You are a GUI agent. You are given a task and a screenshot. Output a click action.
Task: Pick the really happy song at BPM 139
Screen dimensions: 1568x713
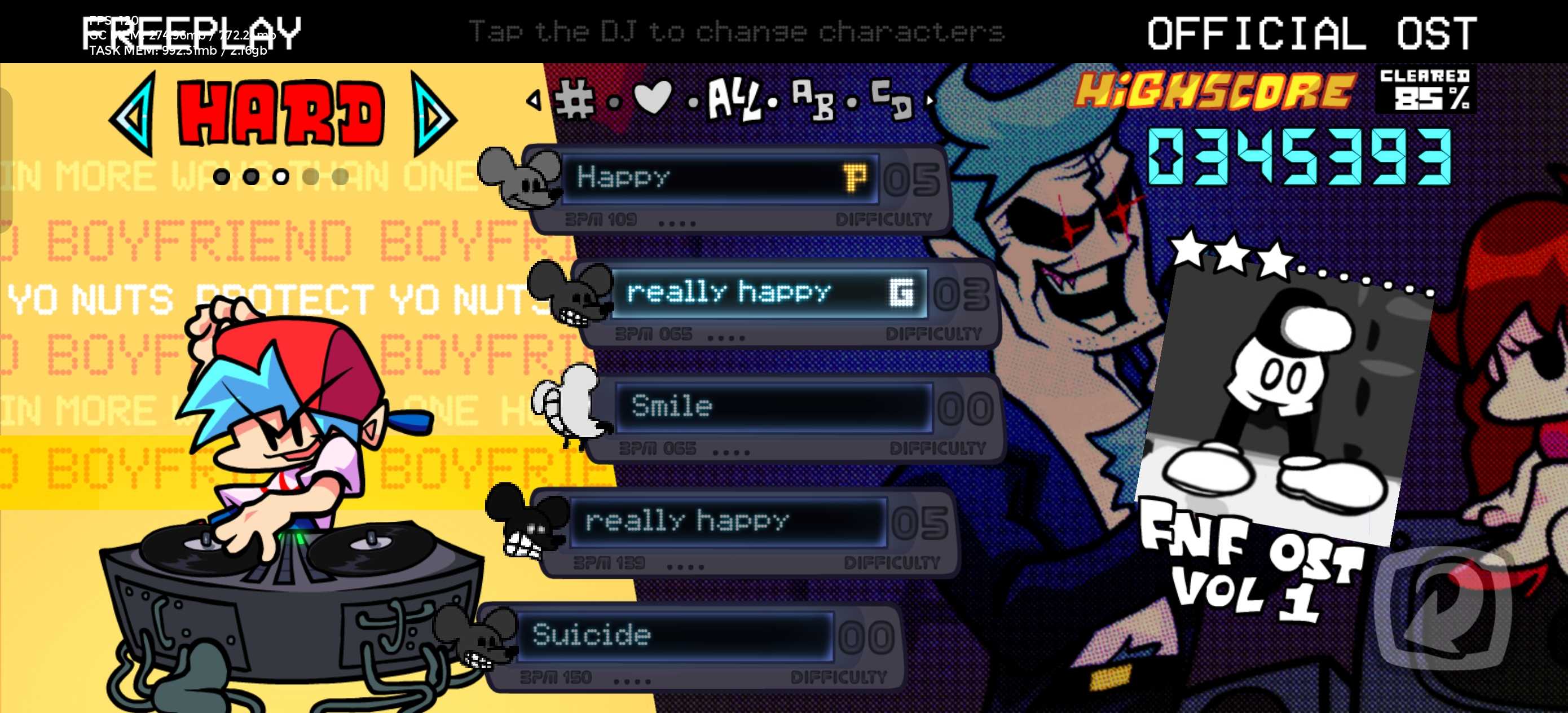(x=728, y=521)
